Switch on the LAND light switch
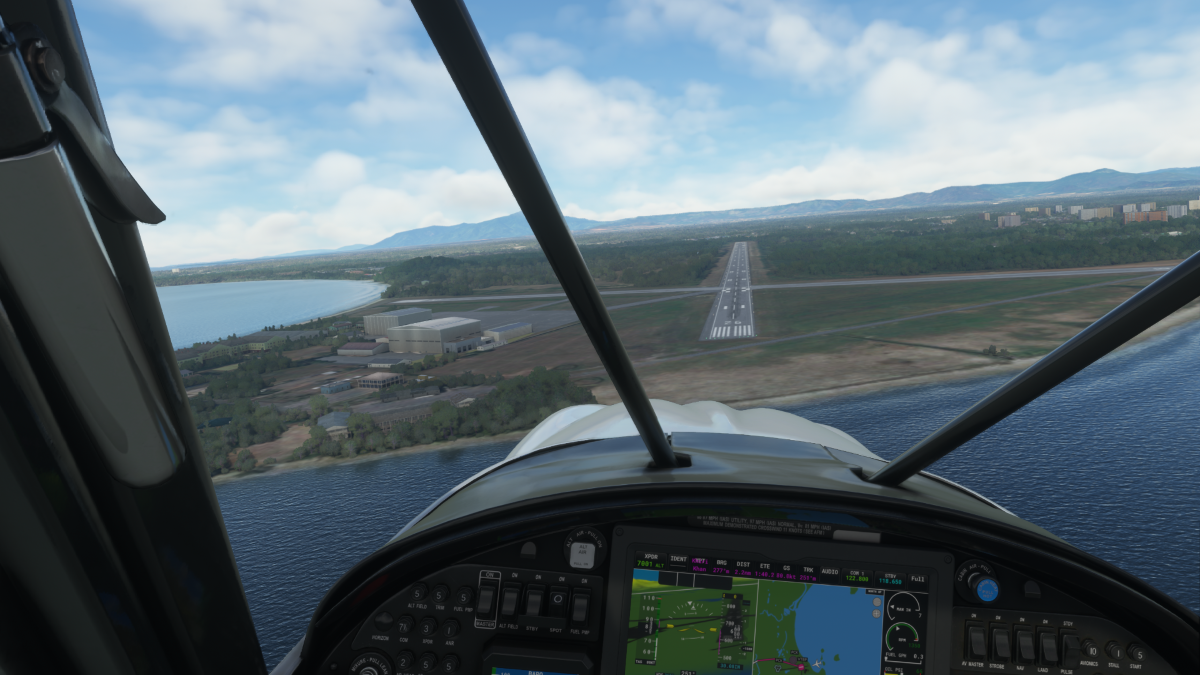Viewport: 1200px width, 675px height. [x=1048, y=647]
